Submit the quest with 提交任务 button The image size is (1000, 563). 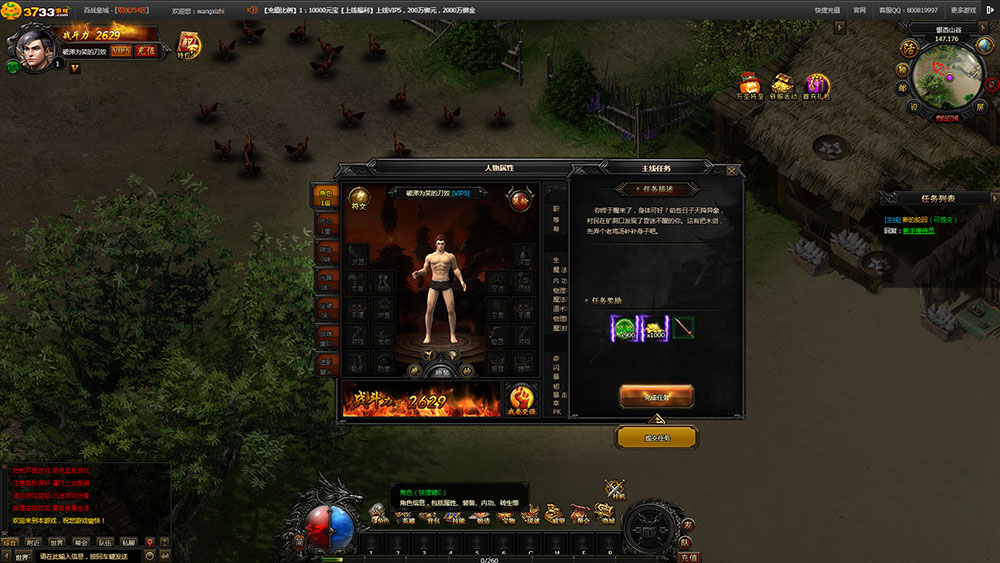pos(656,437)
